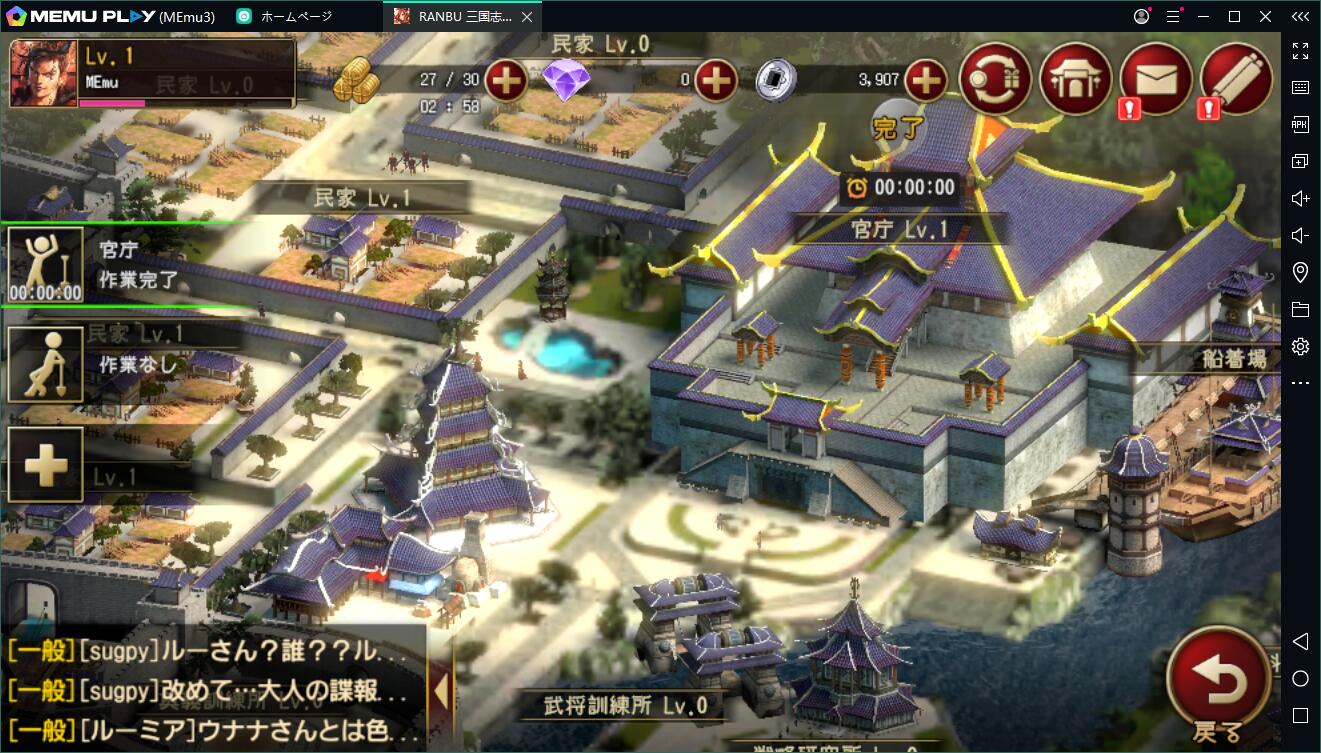Expand the sidebar more-options ellipsis
Viewport: 1321px width, 753px height.
pos(1300,383)
